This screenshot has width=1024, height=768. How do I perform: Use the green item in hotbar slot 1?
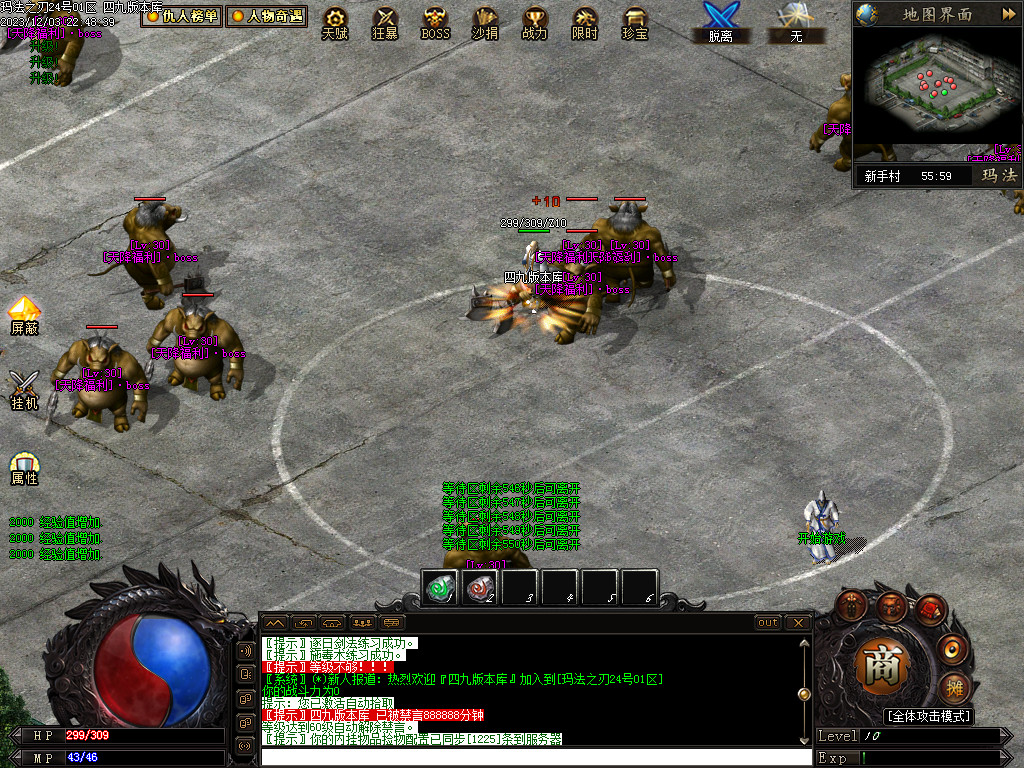pyautogui.click(x=440, y=588)
